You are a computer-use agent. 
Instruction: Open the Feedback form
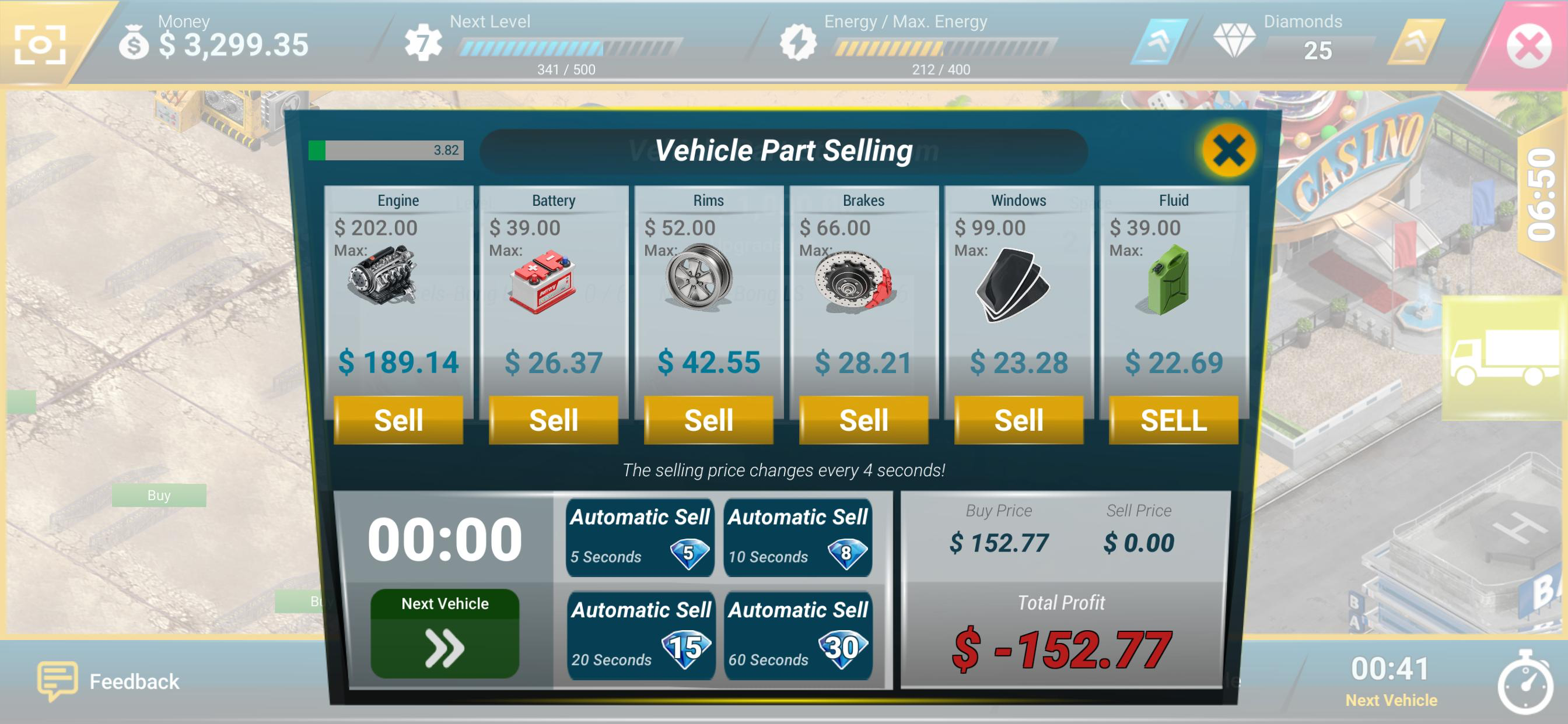point(110,681)
